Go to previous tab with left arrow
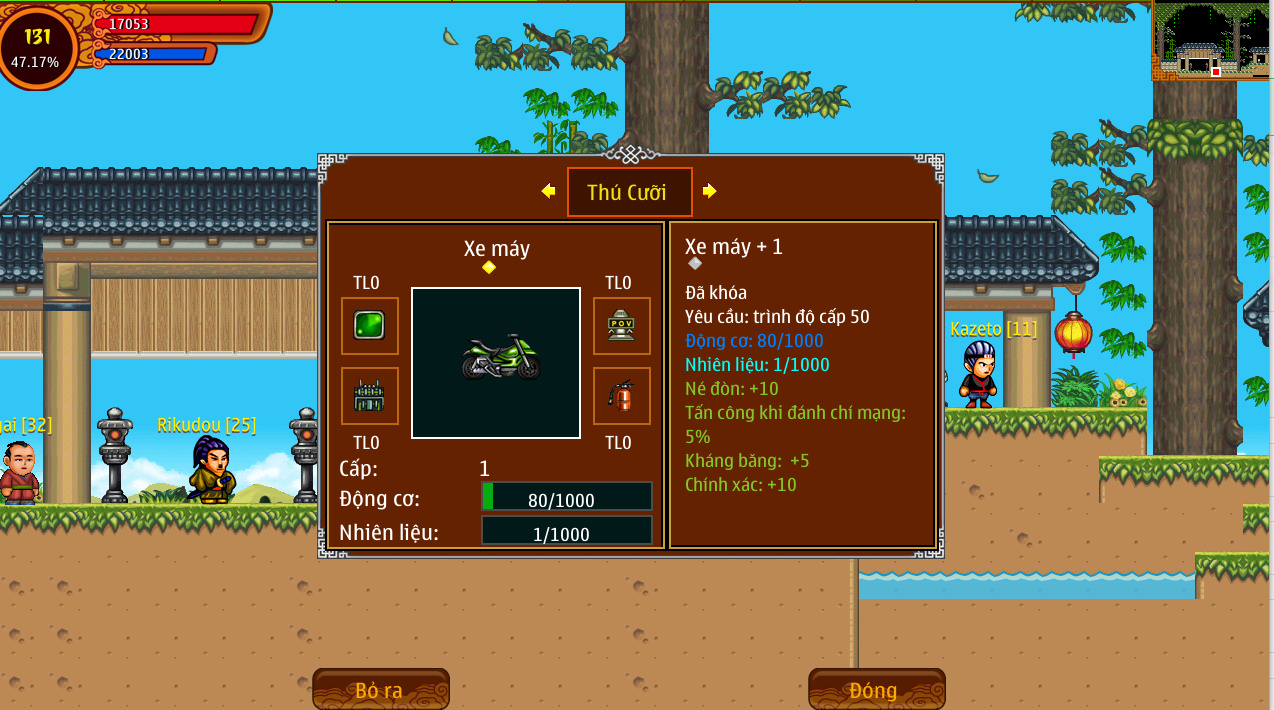The image size is (1274, 710). tap(548, 191)
